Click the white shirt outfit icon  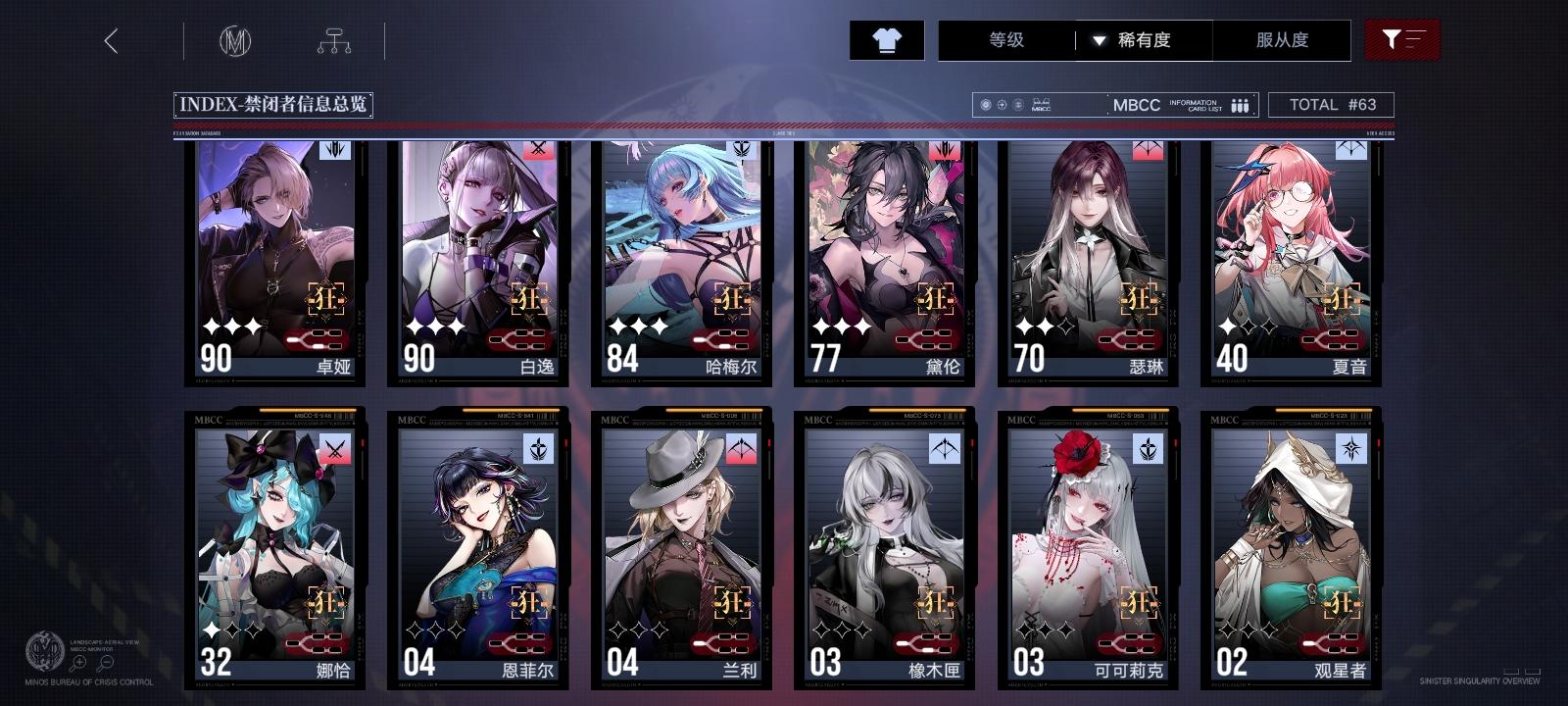(887, 40)
